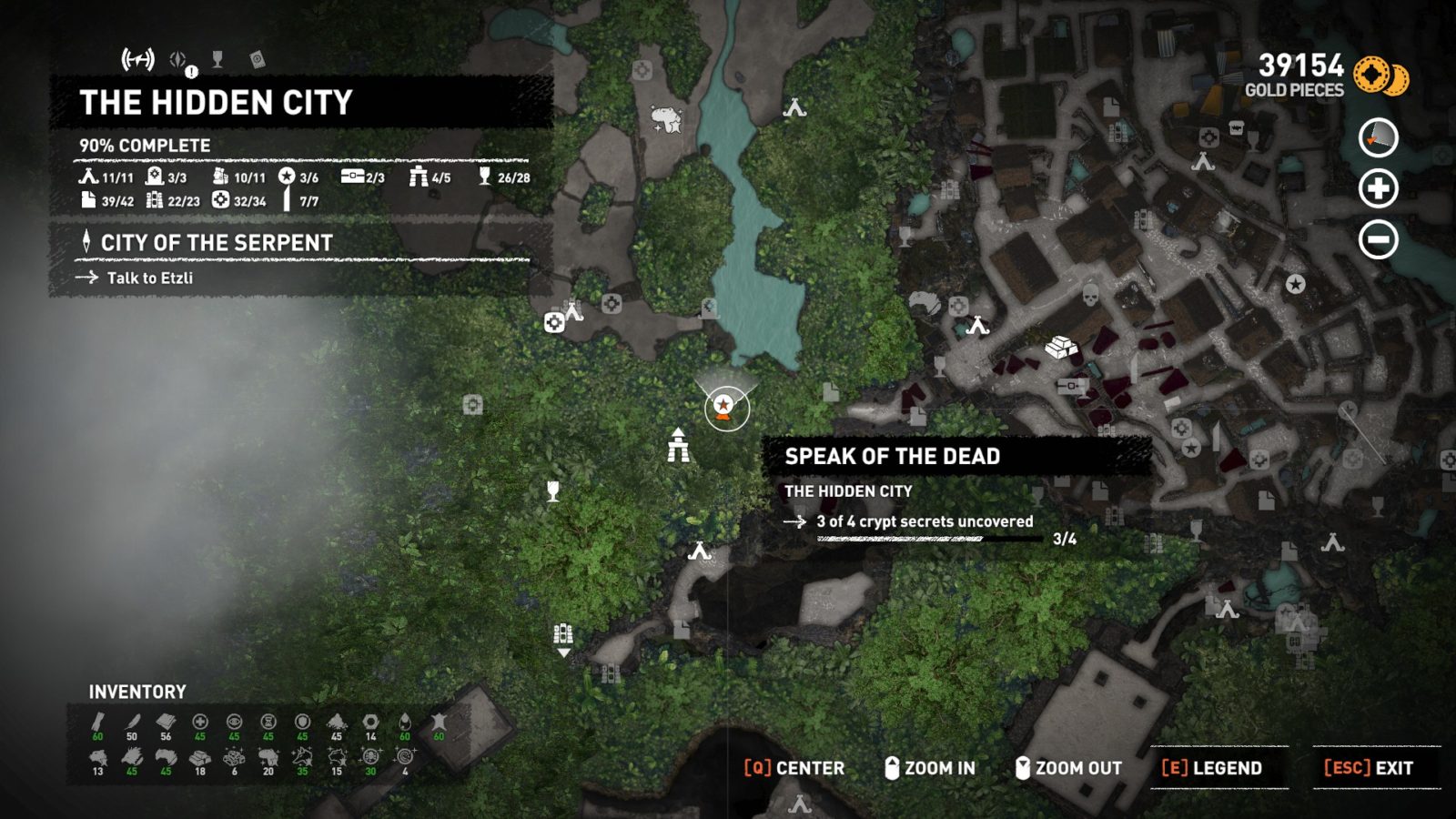Click the chalice icon in the top filter row
Image resolution: width=1456 pixels, height=819 pixels.
point(217,60)
